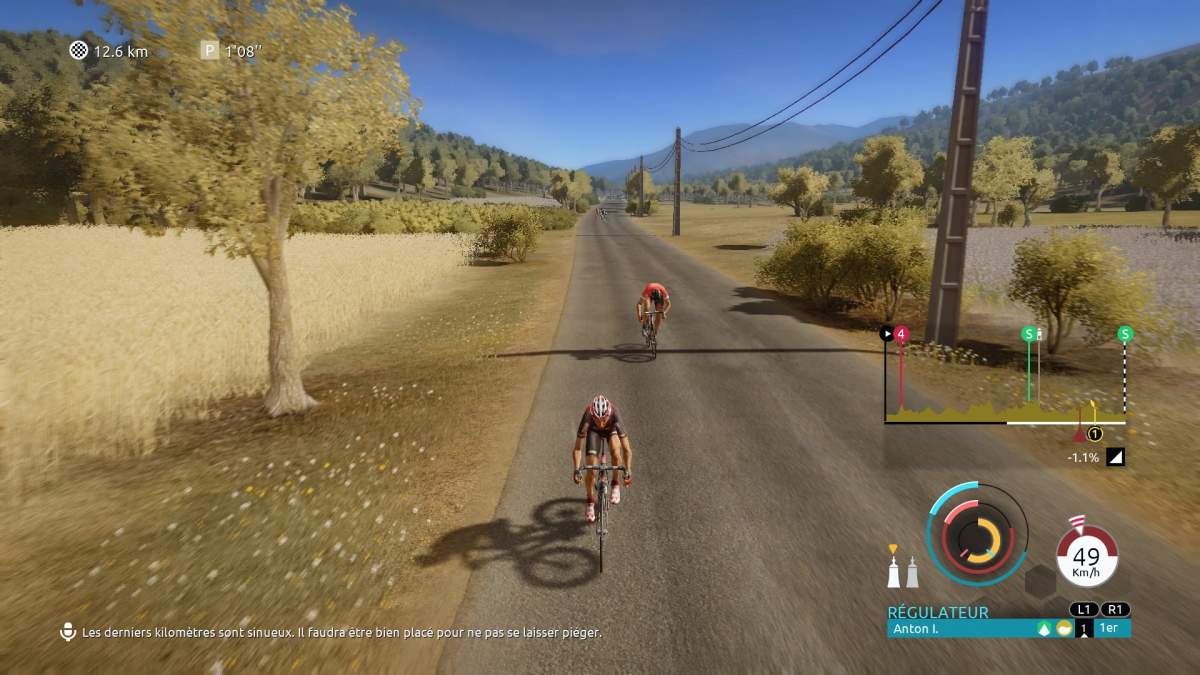Screen dimensions: 1200x675
Task: Click the yellow number 1 position marker
Action: (x=1094, y=434)
